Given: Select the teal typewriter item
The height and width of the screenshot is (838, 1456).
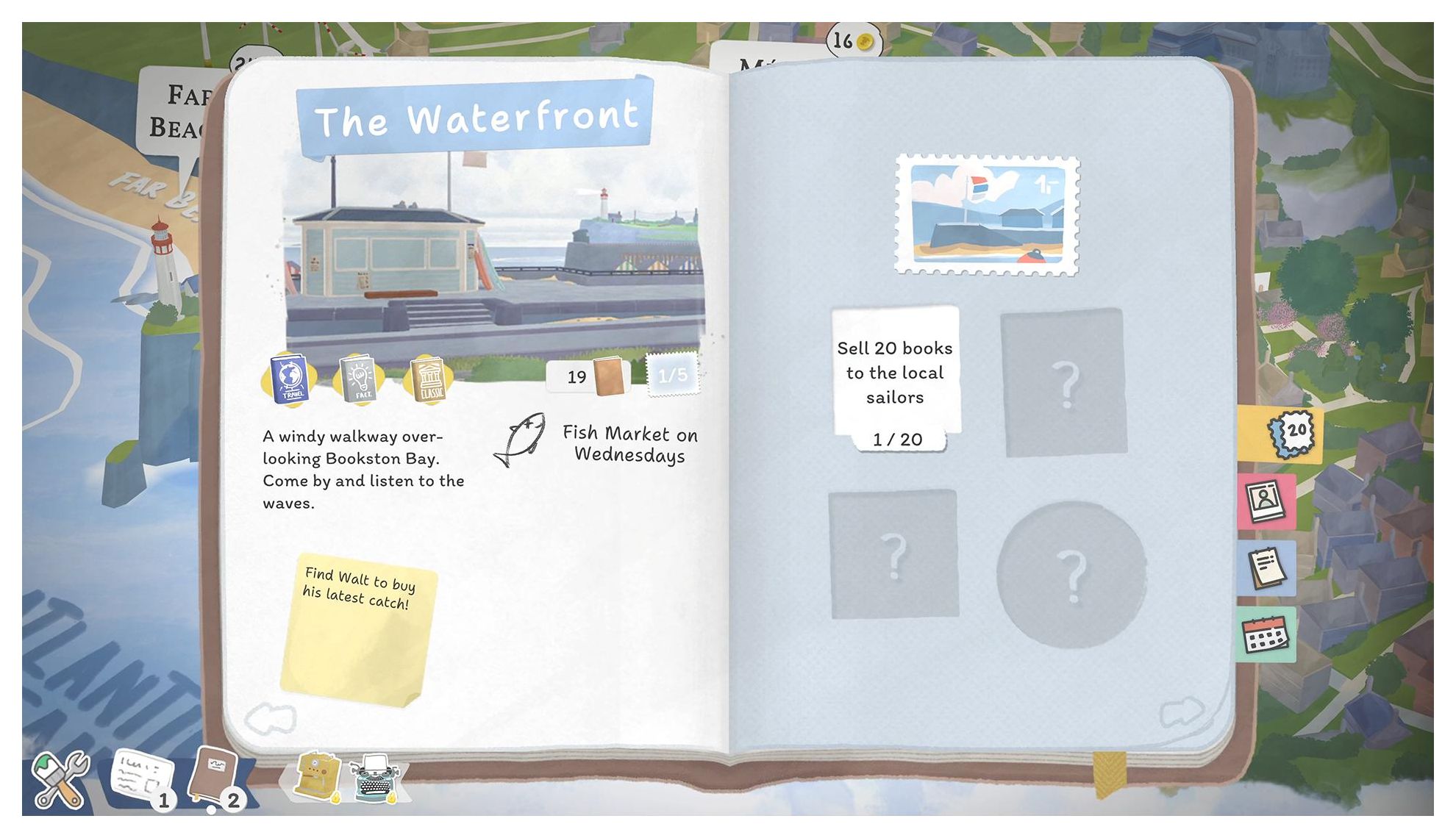Looking at the screenshot, I should point(375,778).
